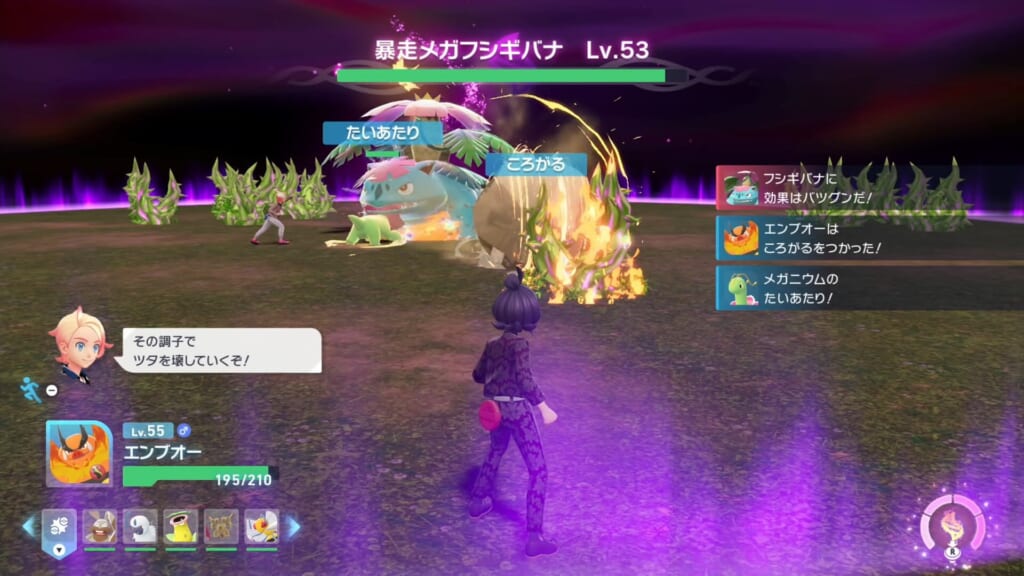Switch to the Lopunny party slot
Screen dimensions: 1024x576
coord(99,525)
